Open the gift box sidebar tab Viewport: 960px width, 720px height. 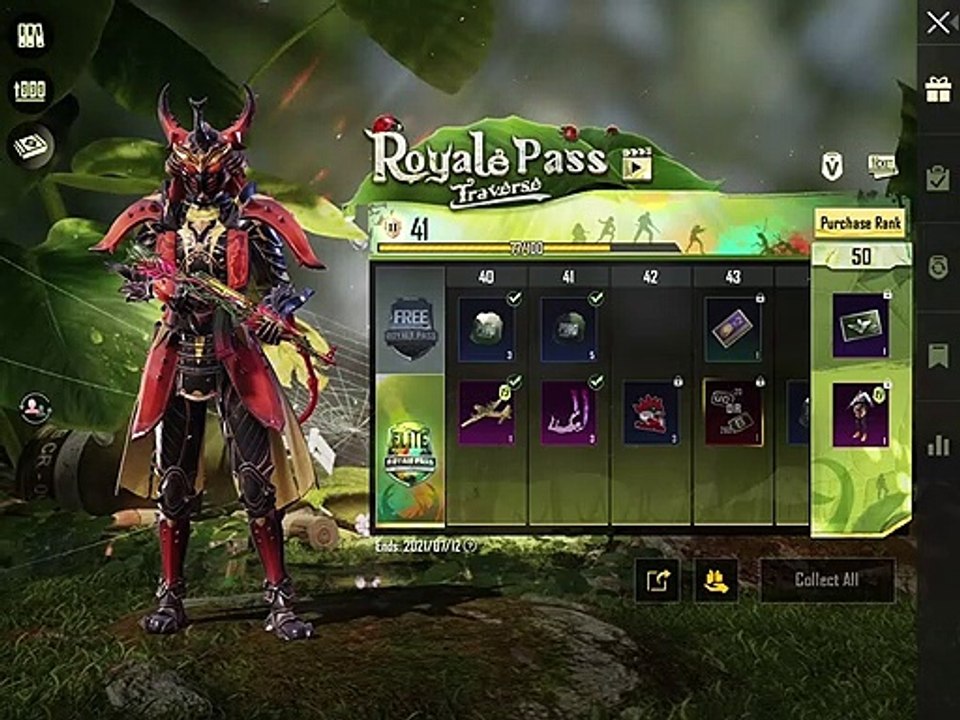coord(938,89)
